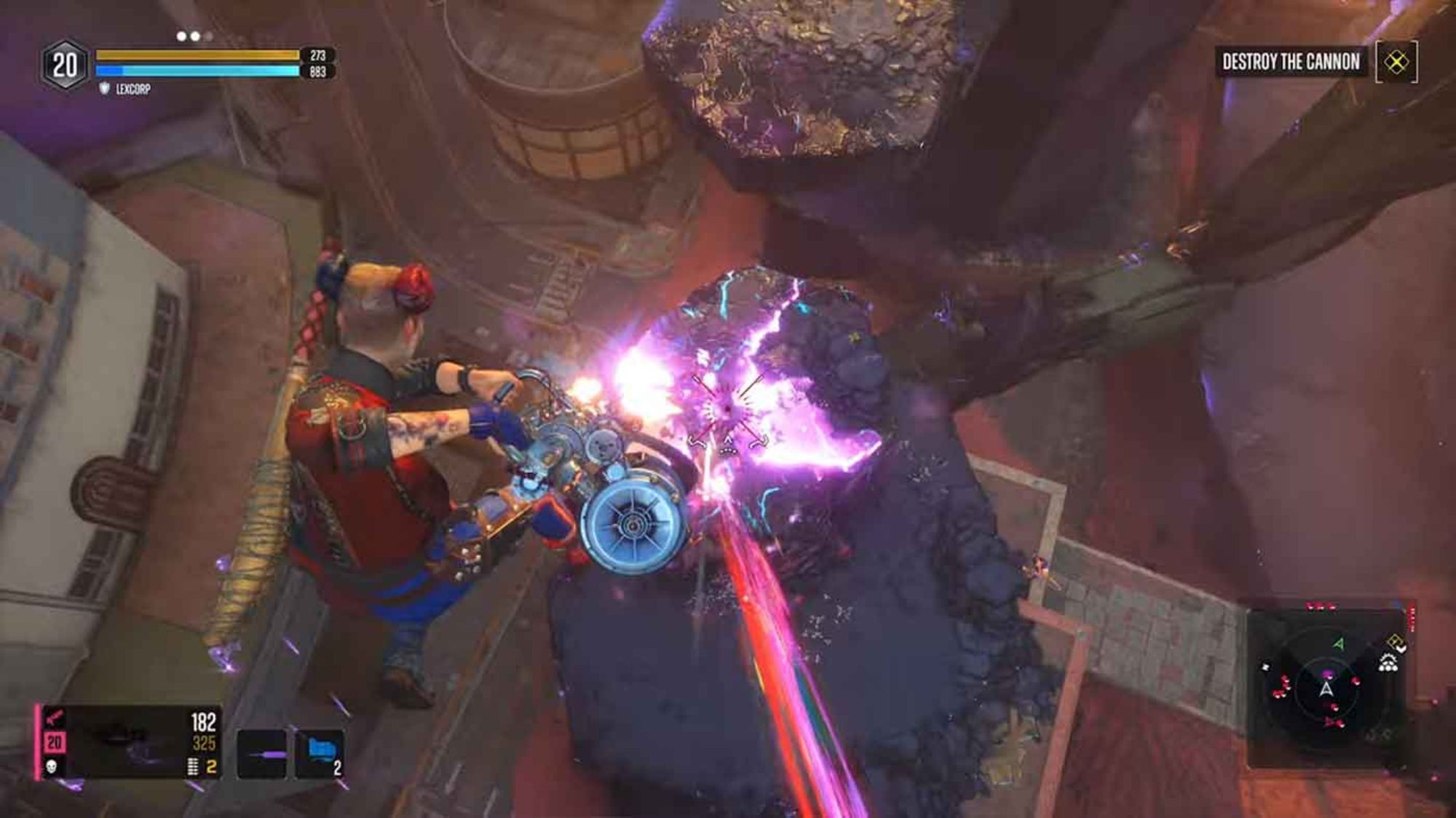Image resolution: width=1456 pixels, height=818 pixels.
Task: Toggle the first white objective progress dot
Action: coord(181,36)
